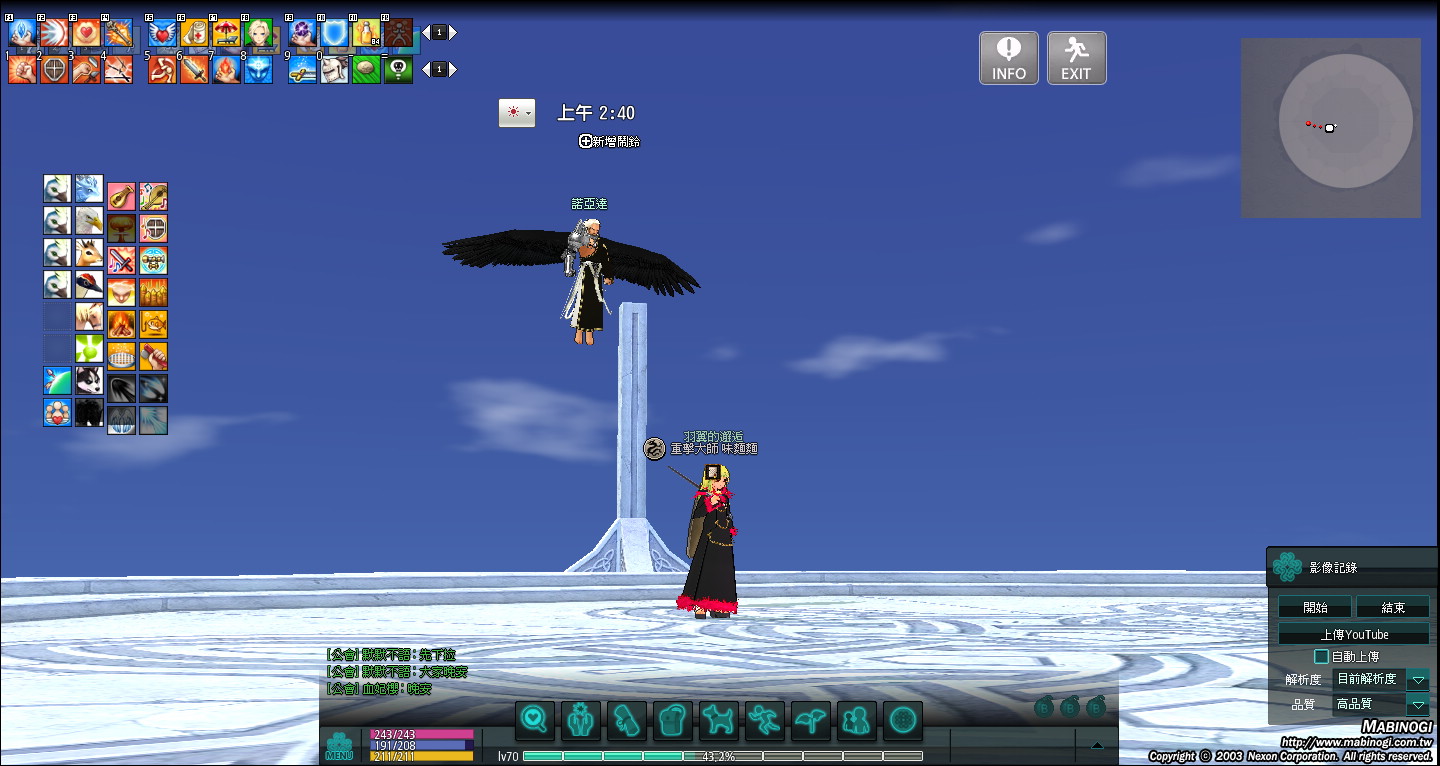Use the first-aid bandage skill icon

[194, 33]
